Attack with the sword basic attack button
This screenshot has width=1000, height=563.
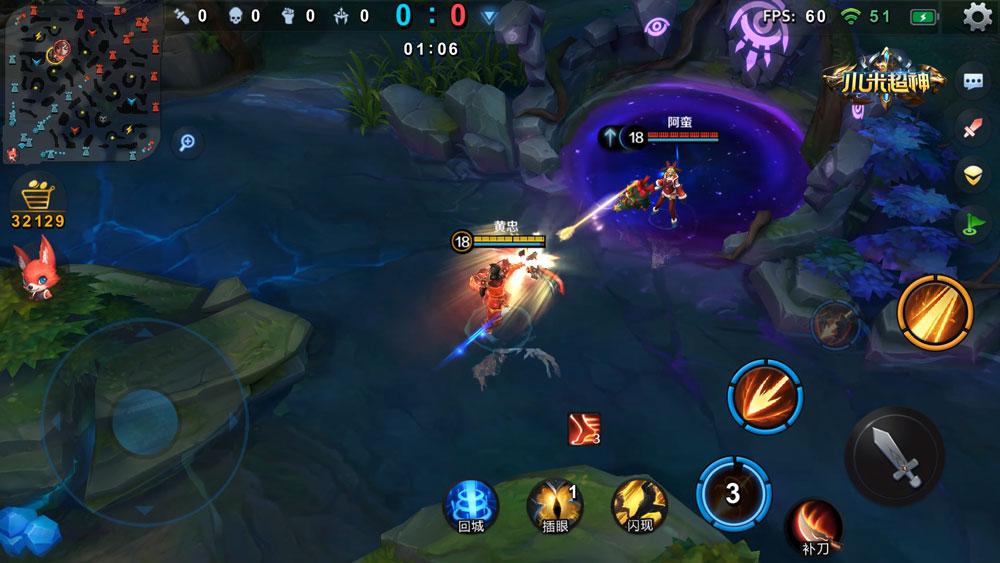click(894, 454)
